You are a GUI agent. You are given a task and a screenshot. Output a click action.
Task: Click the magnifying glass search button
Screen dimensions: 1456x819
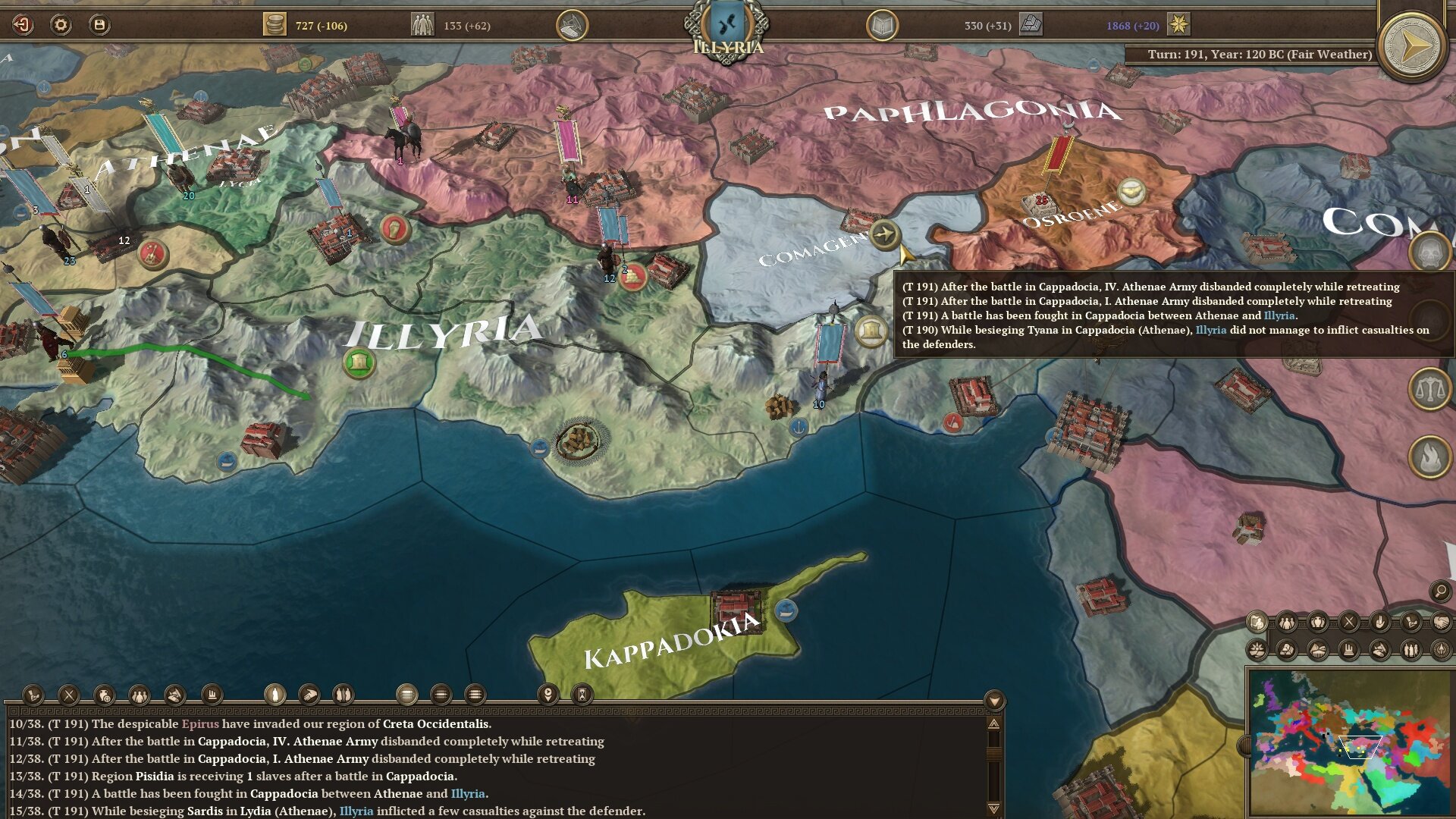coord(1440,591)
